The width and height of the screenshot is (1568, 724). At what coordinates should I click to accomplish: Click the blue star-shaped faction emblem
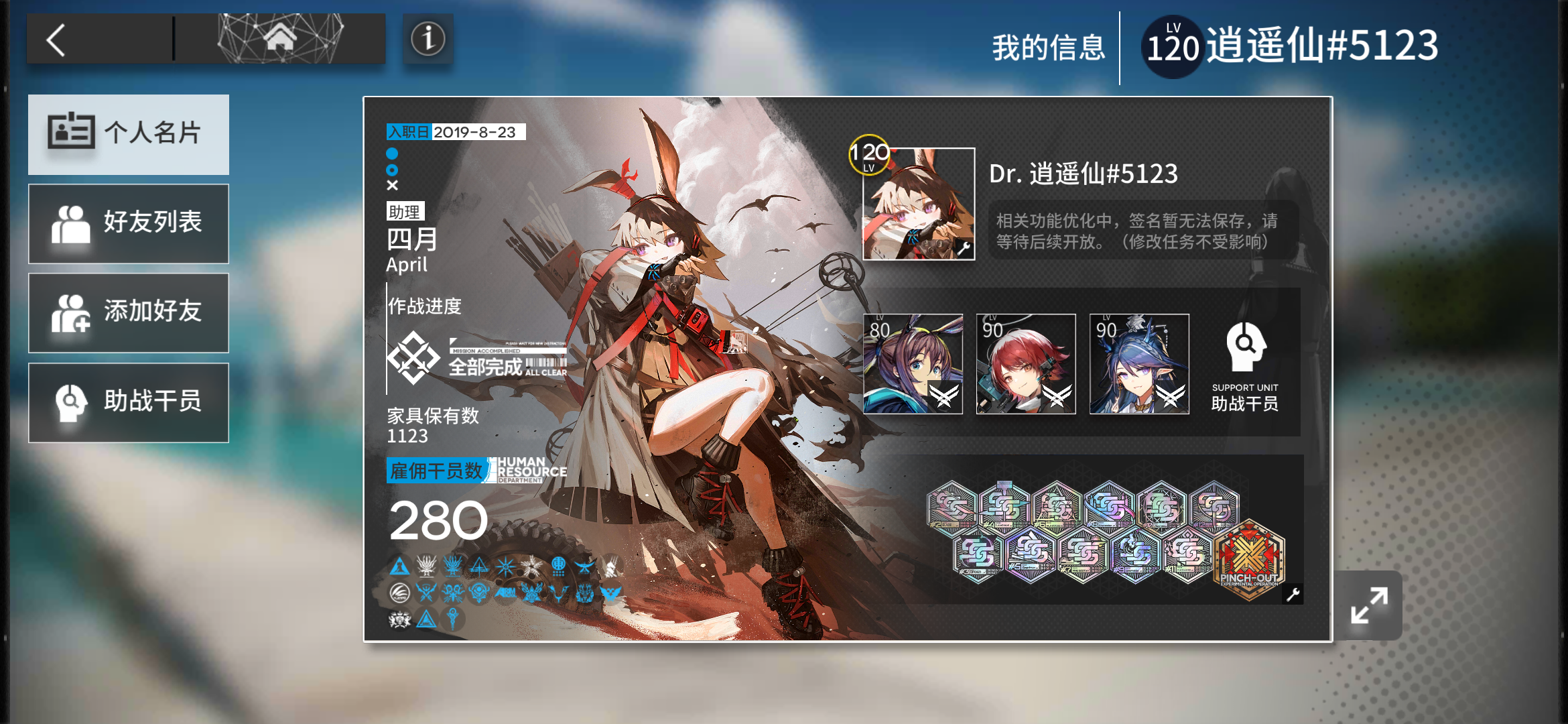click(x=506, y=566)
